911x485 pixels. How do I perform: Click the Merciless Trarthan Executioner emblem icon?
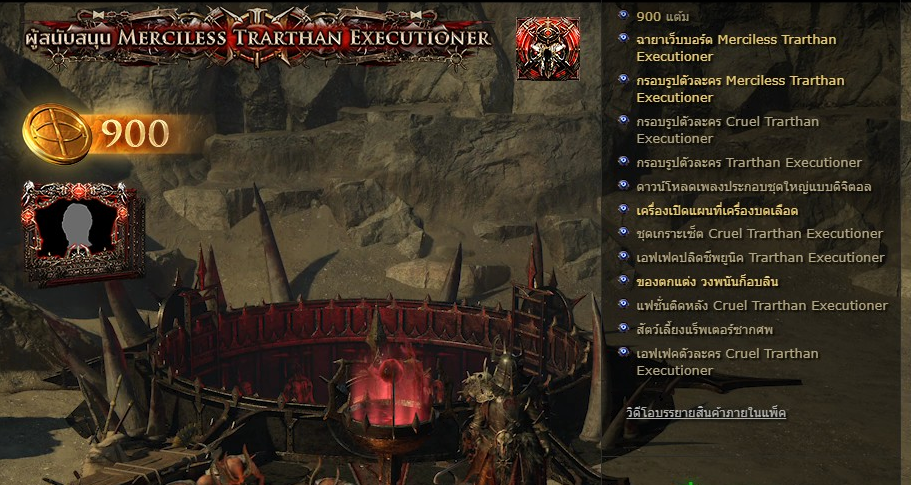tap(547, 48)
